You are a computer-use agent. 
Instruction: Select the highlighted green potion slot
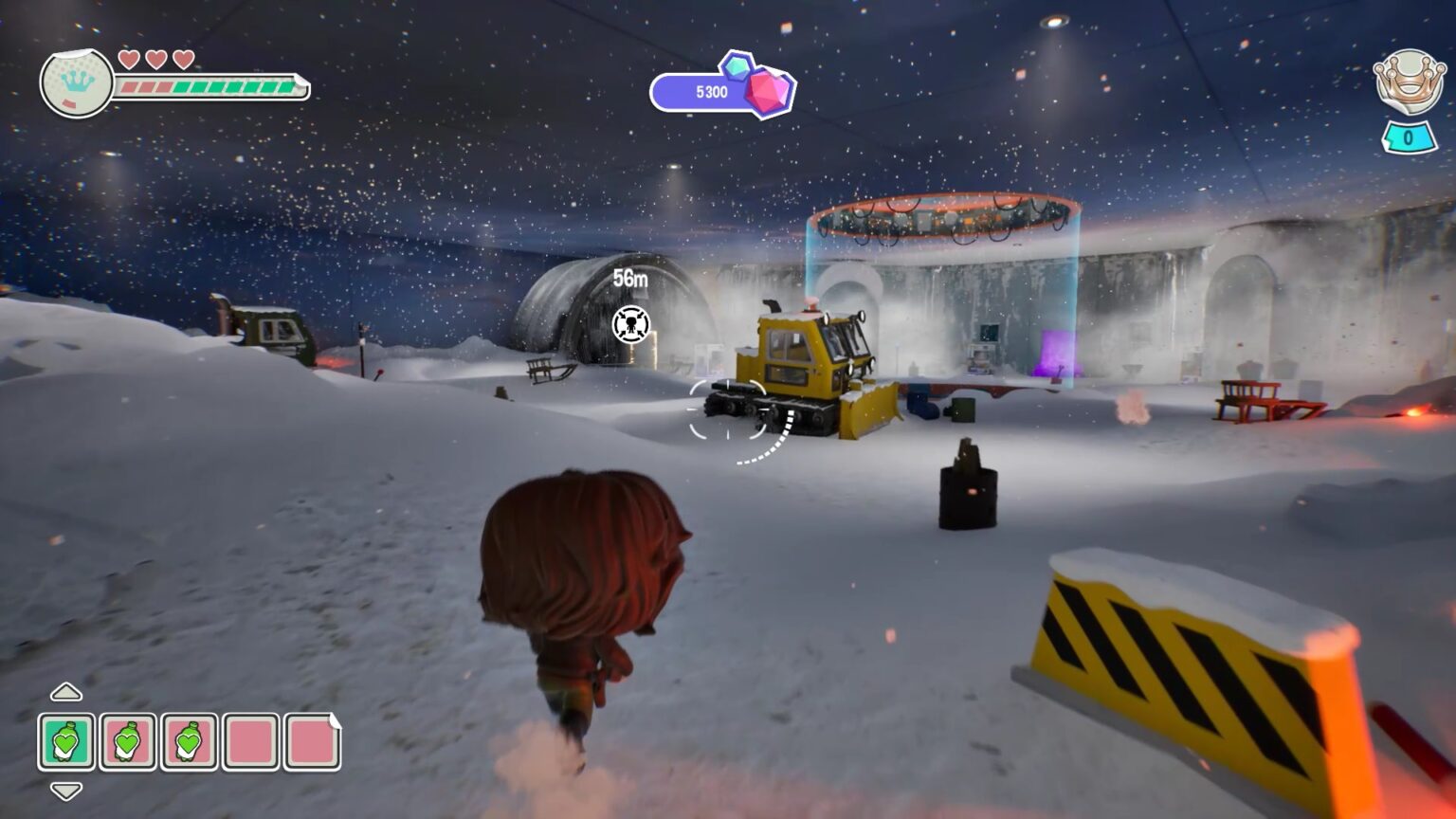coord(66,741)
